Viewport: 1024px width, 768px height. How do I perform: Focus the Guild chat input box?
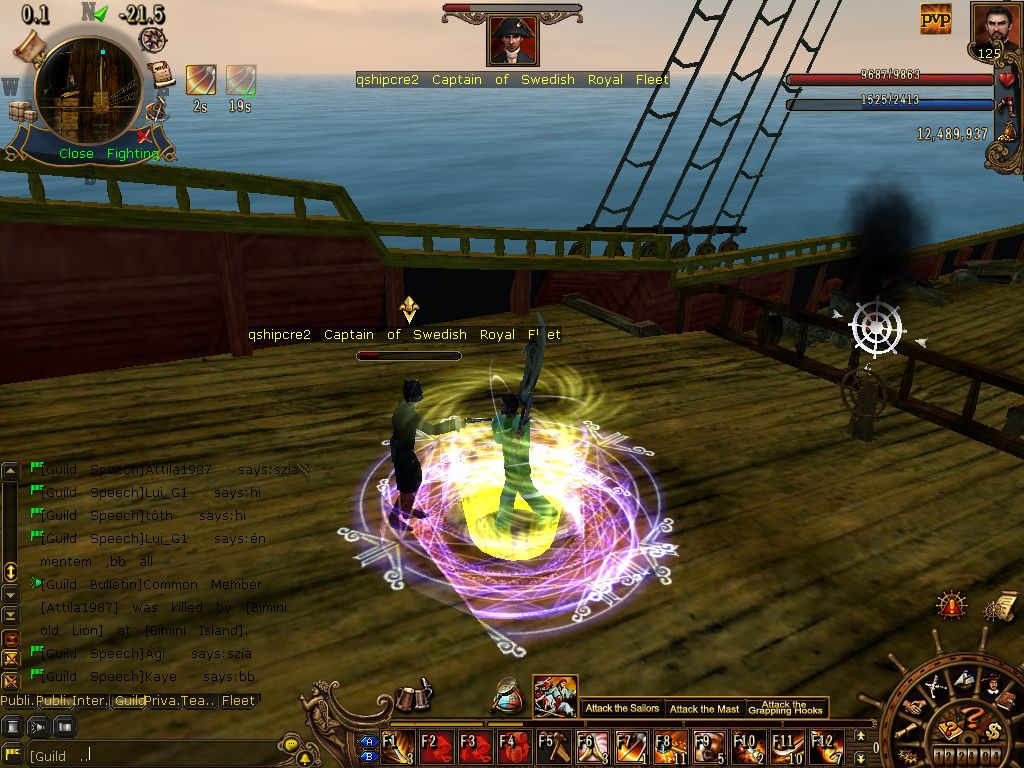coord(150,755)
